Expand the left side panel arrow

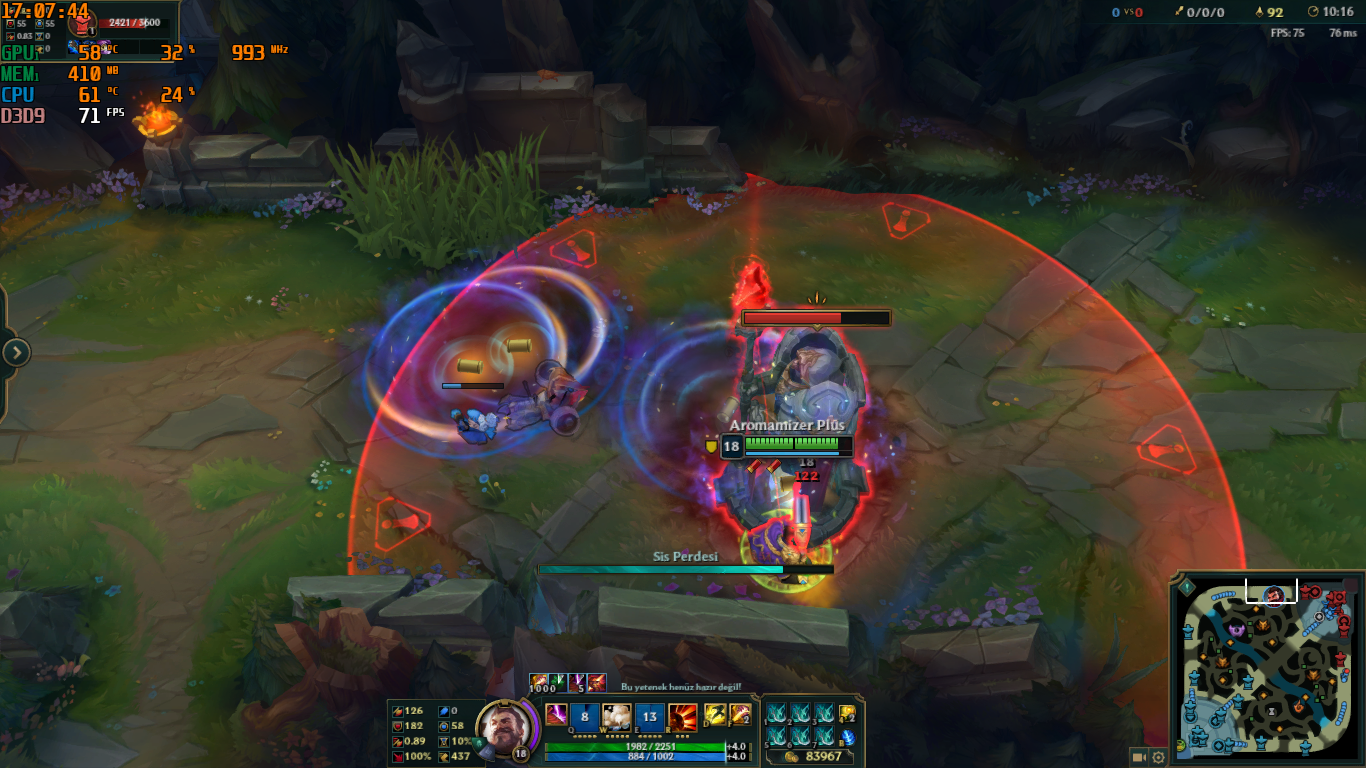[16, 352]
